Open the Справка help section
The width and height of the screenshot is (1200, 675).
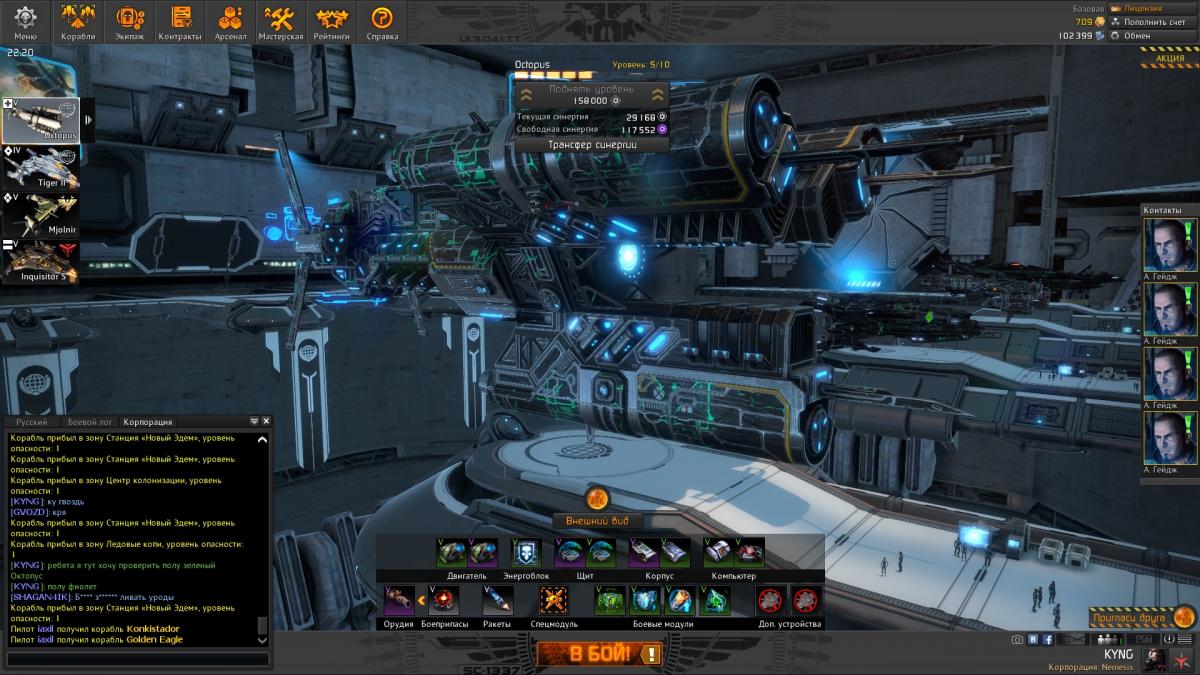click(382, 22)
